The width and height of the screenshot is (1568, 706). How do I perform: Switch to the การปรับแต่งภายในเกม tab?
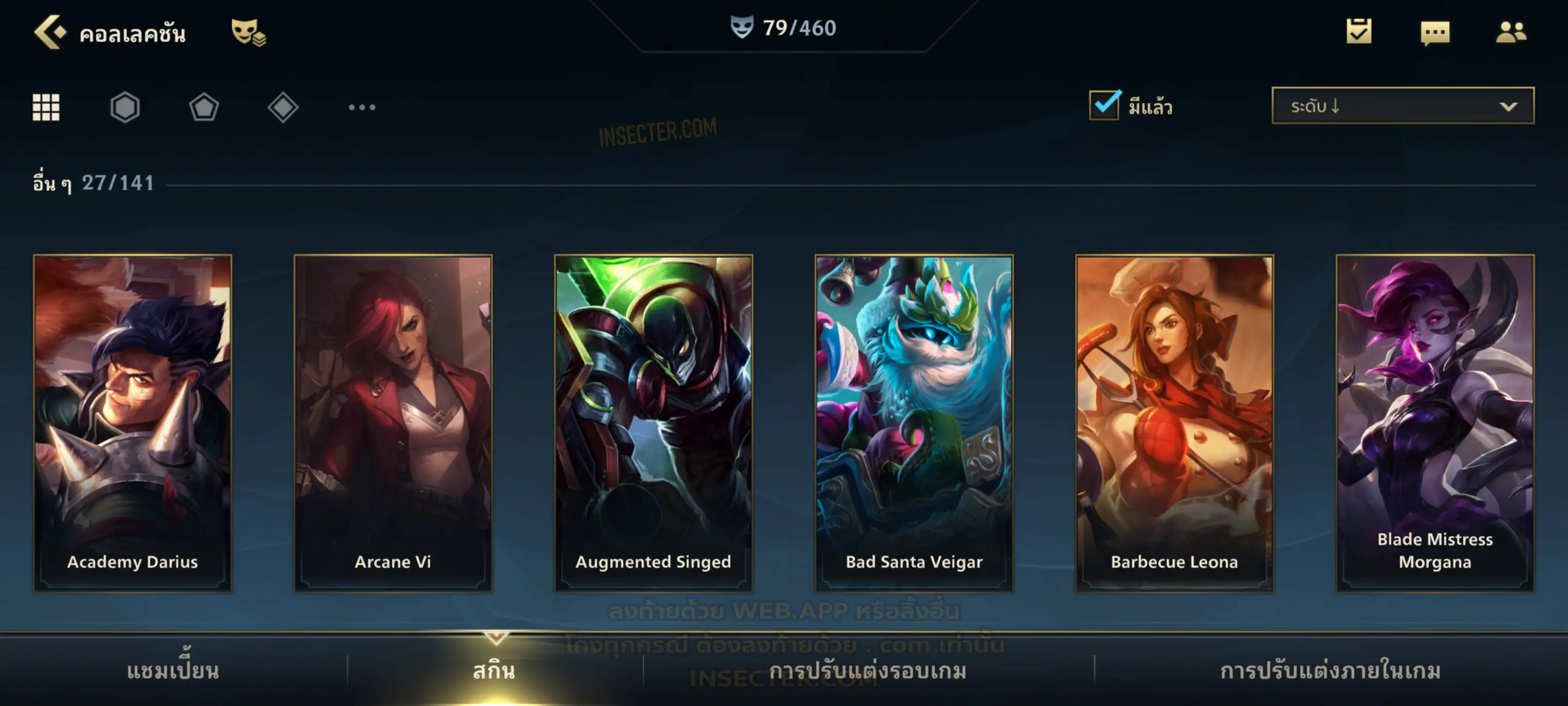1331,671
